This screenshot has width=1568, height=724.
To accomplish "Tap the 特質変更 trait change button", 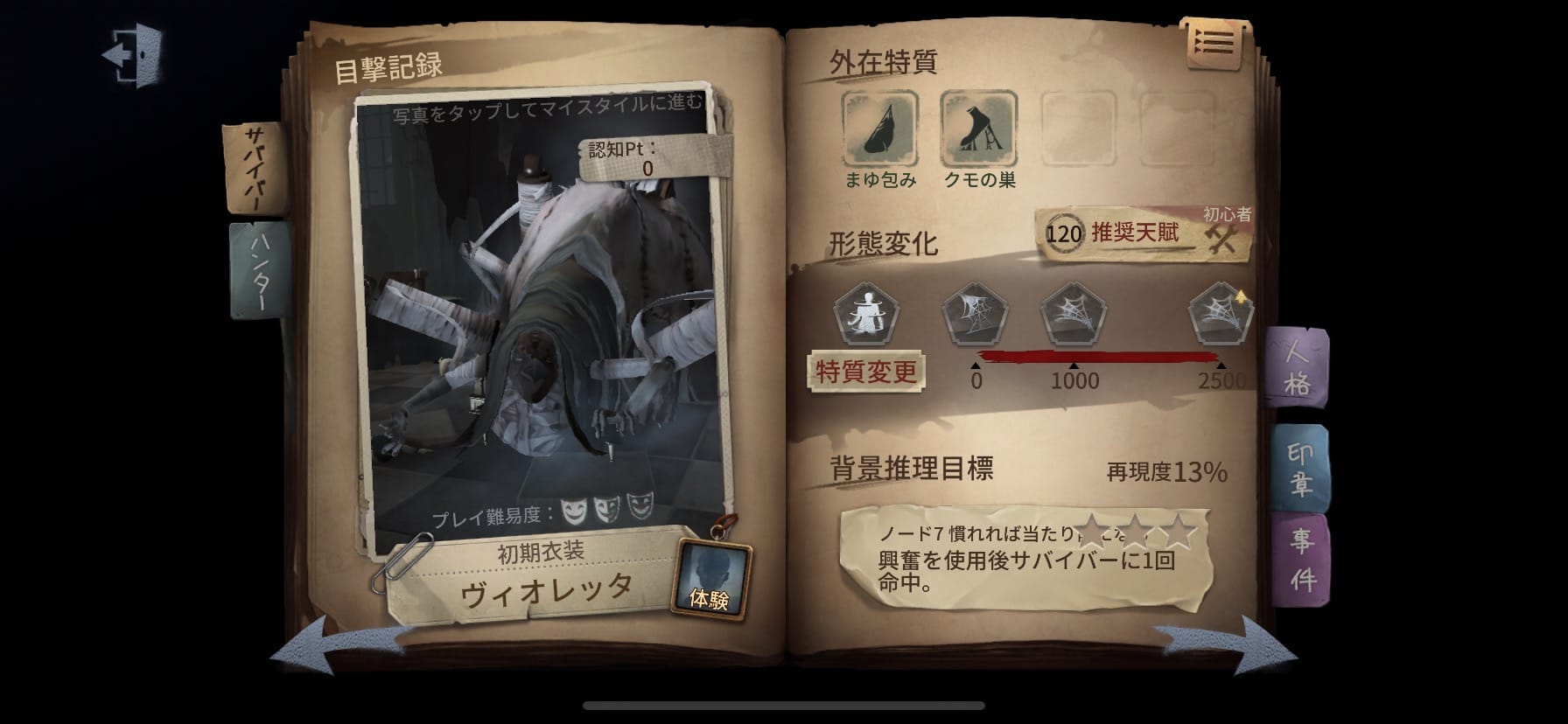I will pyautogui.click(x=864, y=371).
